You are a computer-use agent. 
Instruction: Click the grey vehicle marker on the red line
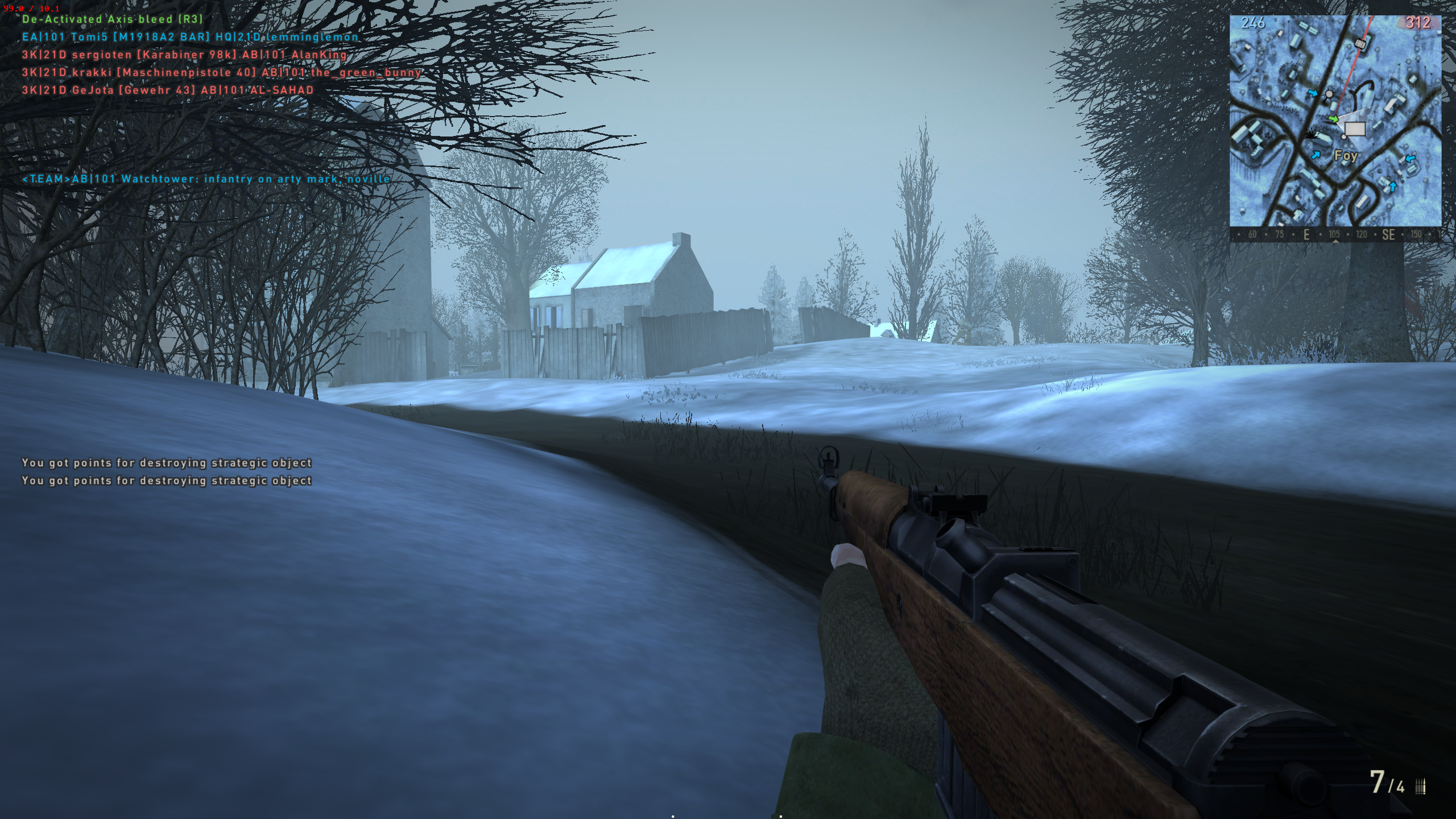[x=1360, y=43]
